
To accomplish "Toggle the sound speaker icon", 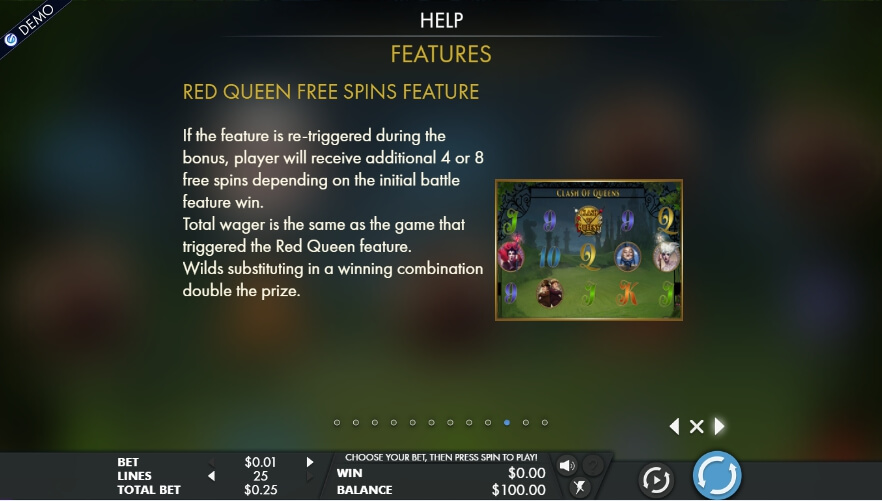I will pos(567,466).
